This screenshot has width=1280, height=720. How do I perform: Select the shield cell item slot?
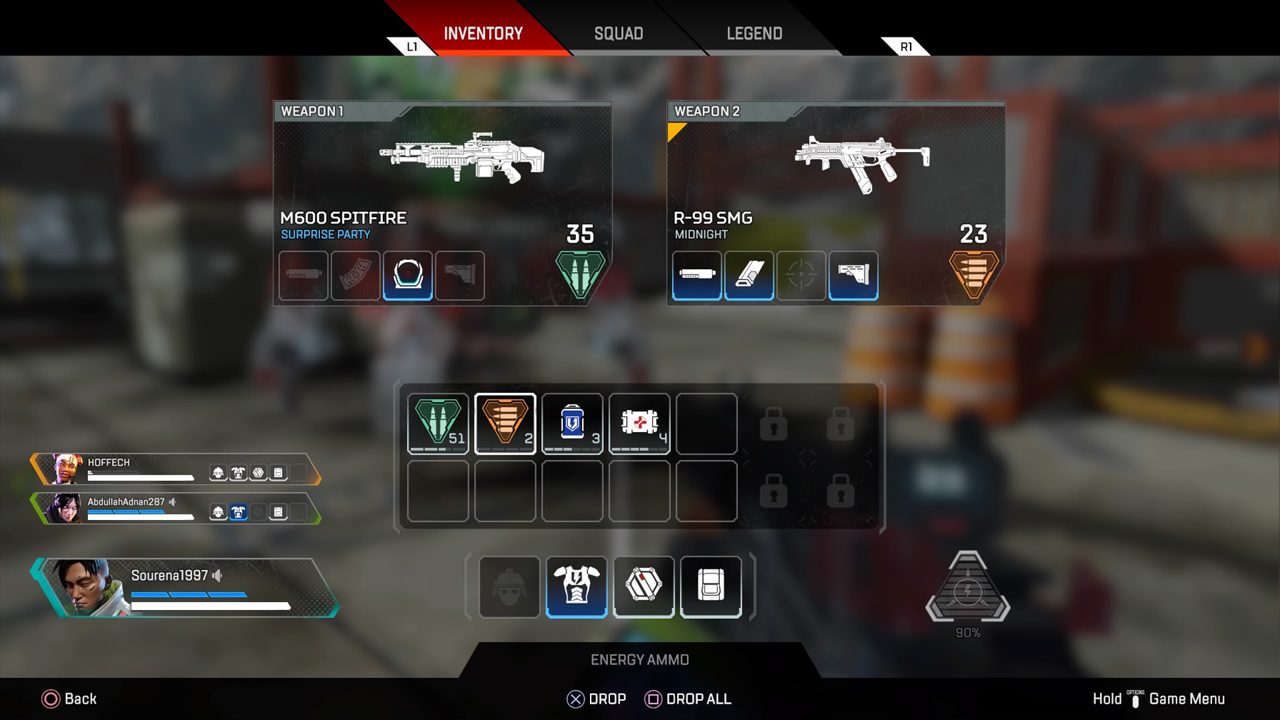tap(572, 424)
